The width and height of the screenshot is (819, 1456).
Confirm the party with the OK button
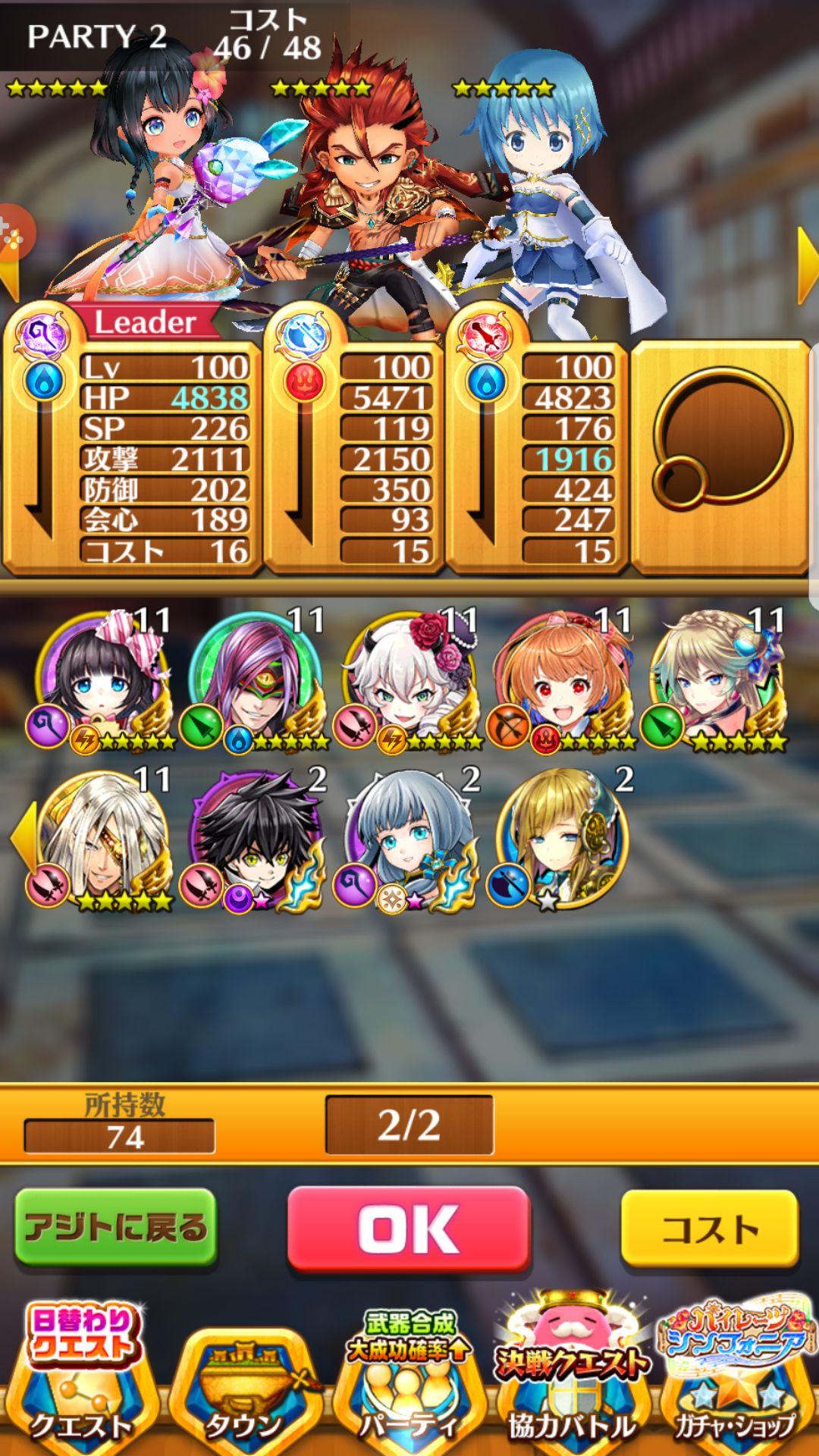408,1228
